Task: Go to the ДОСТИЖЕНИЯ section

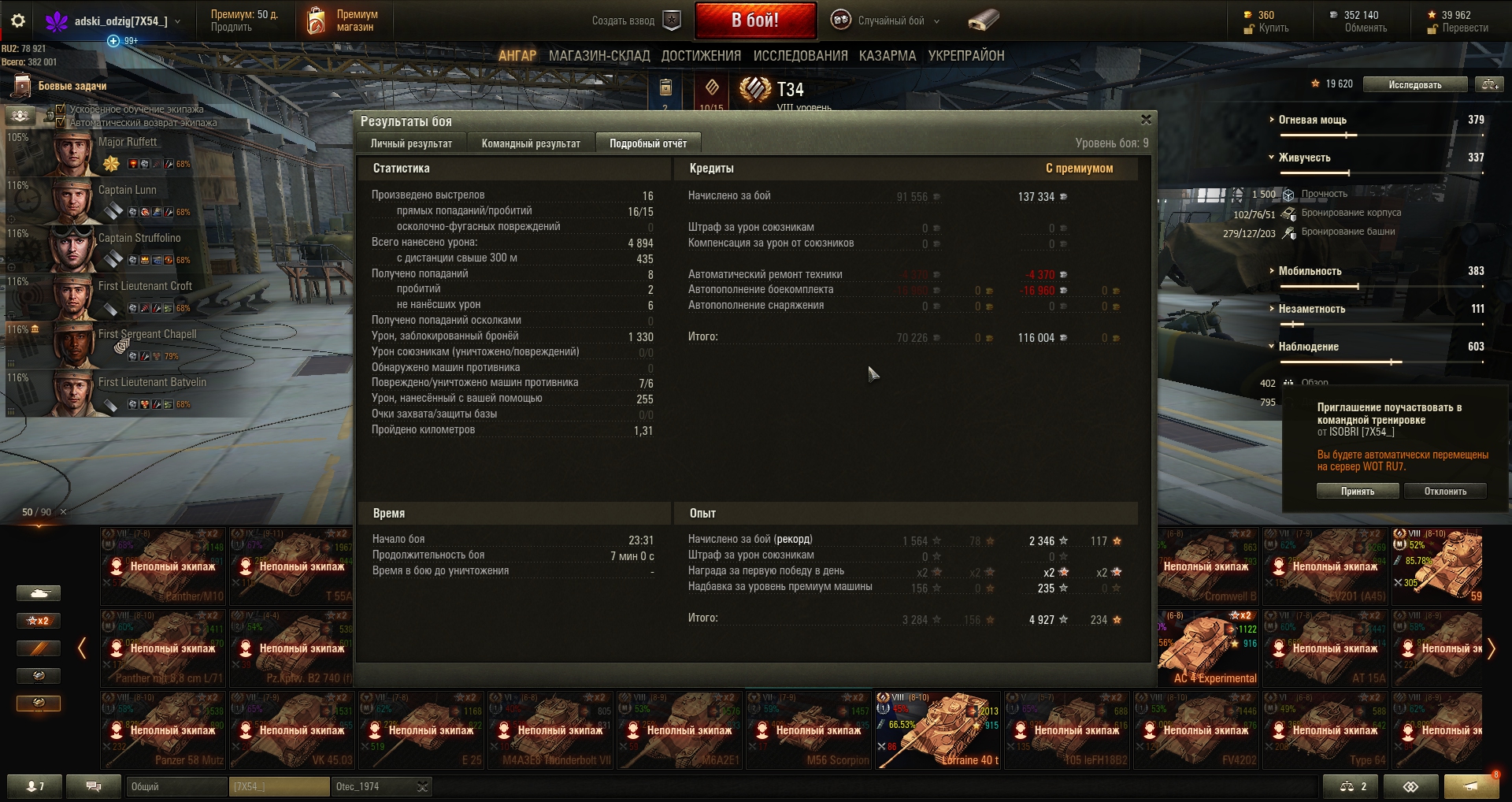Action: 701,56
